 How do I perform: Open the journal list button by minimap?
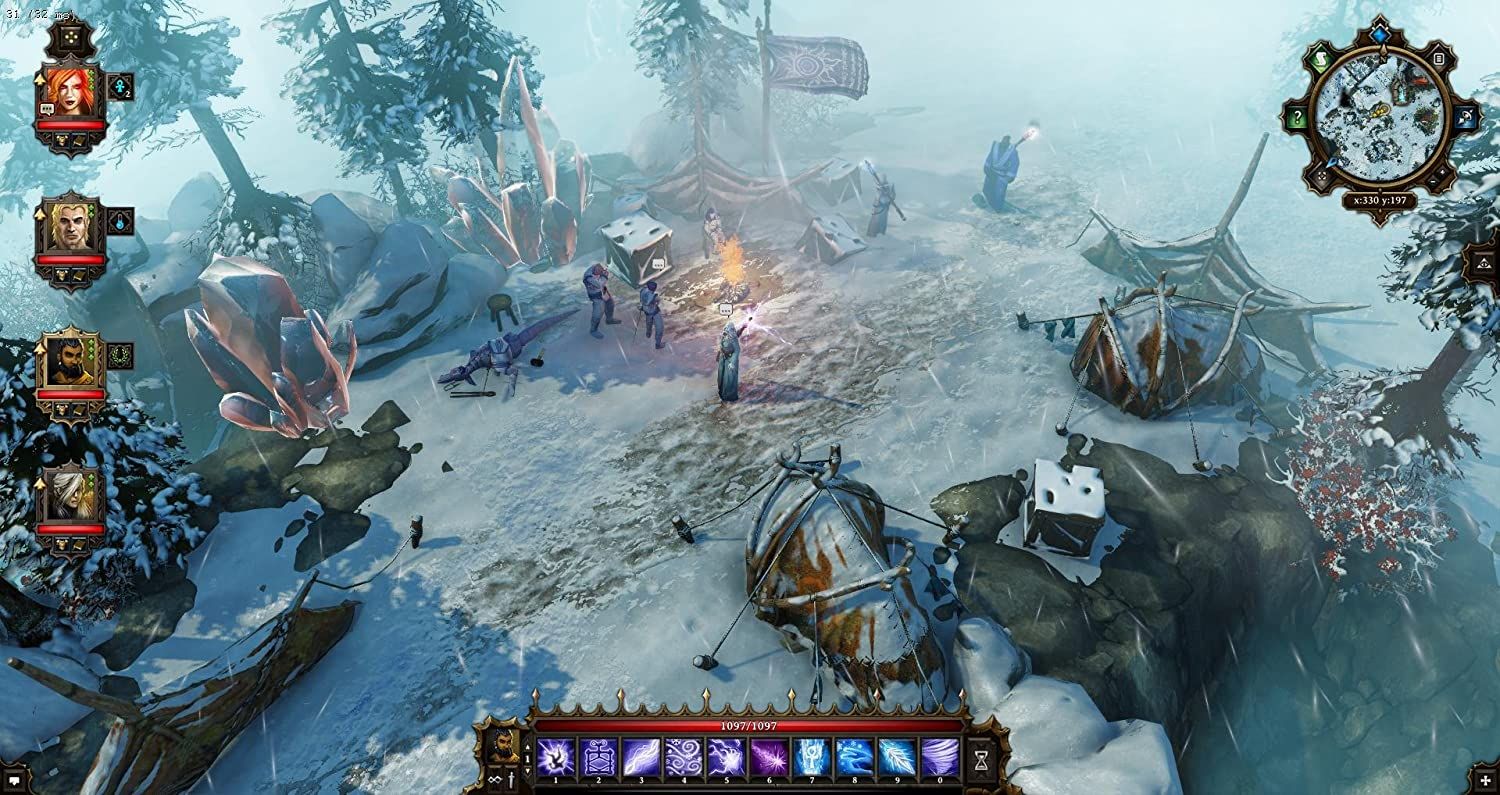1438,59
